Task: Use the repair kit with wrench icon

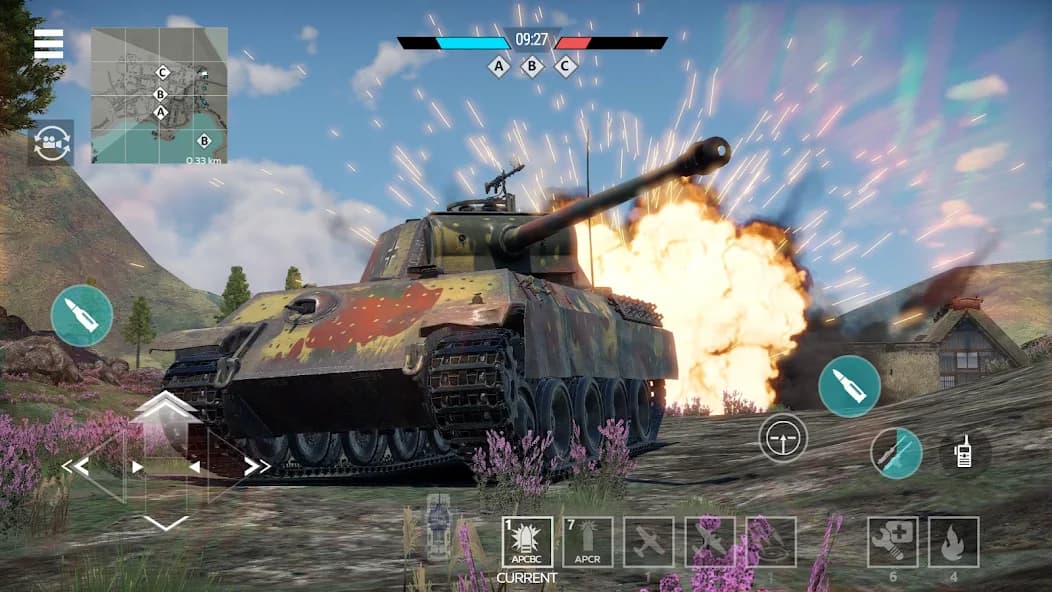Action: [x=892, y=542]
